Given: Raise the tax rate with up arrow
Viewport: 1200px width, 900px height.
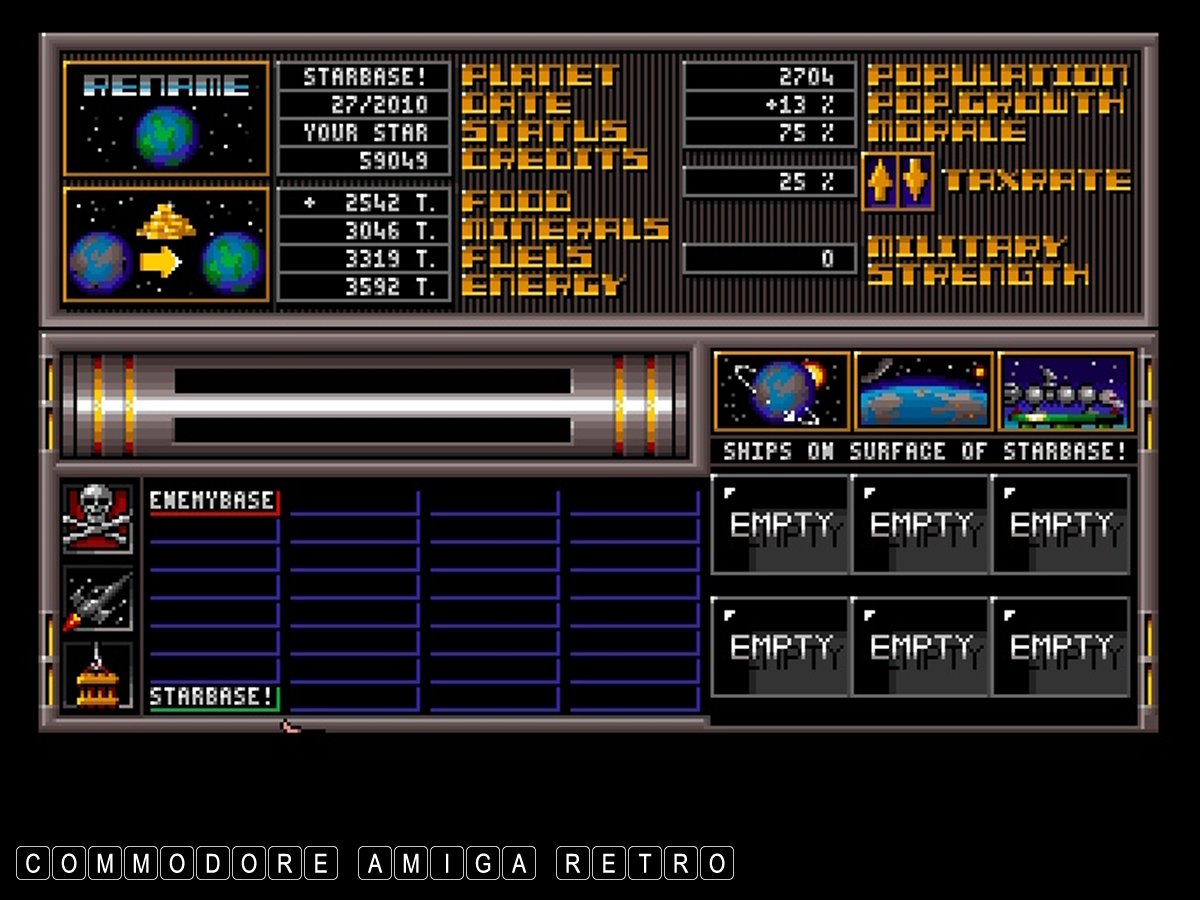Looking at the screenshot, I should pos(879,181).
